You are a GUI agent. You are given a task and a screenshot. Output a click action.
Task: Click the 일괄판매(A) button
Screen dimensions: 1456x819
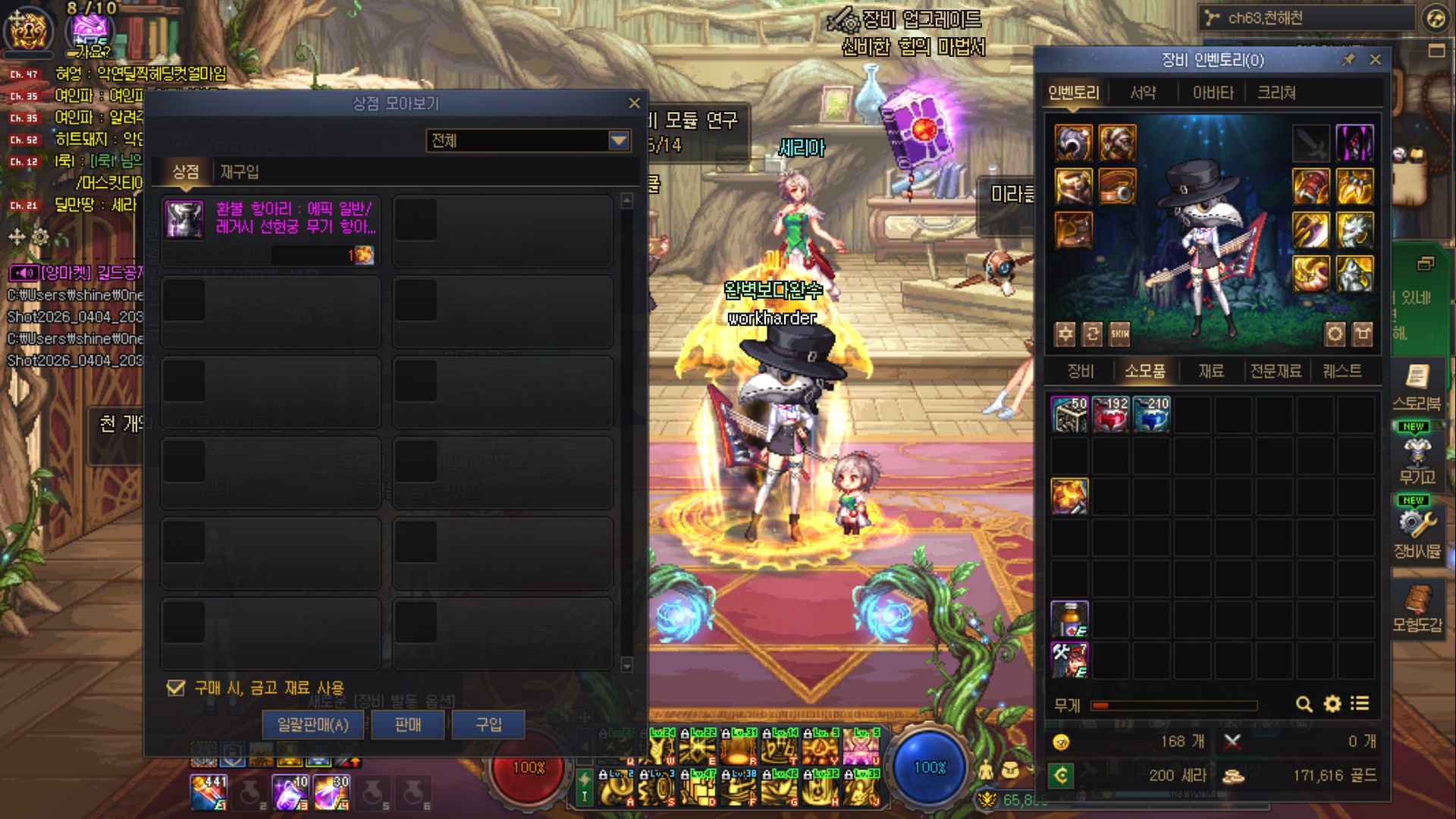click(x=312, y=725)
